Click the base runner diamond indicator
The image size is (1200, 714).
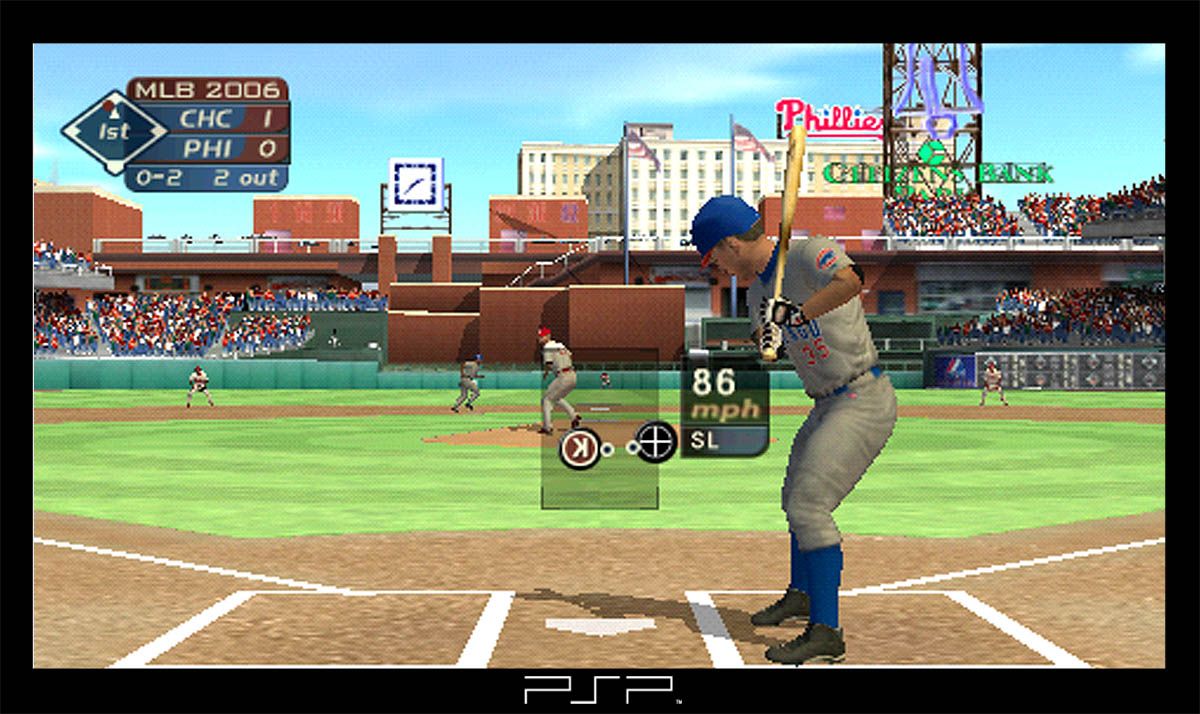(x=113, y=131)
